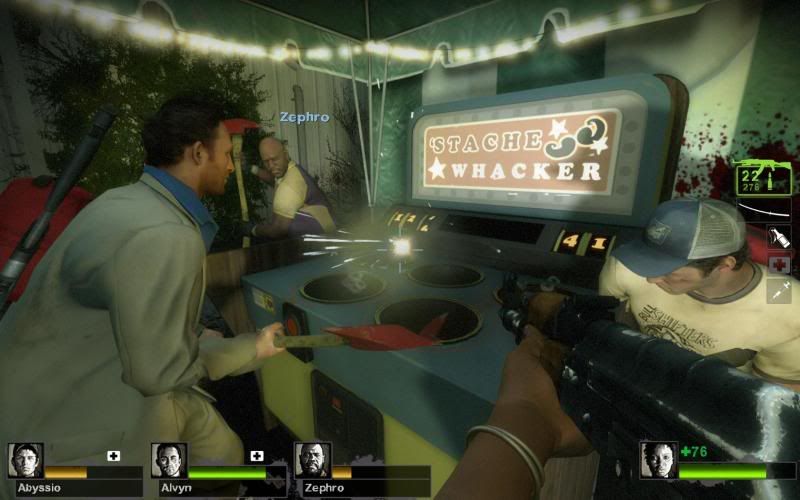800x500 pixels.
Task: Select the first aid kit slot
Action: tap(779, 265)
